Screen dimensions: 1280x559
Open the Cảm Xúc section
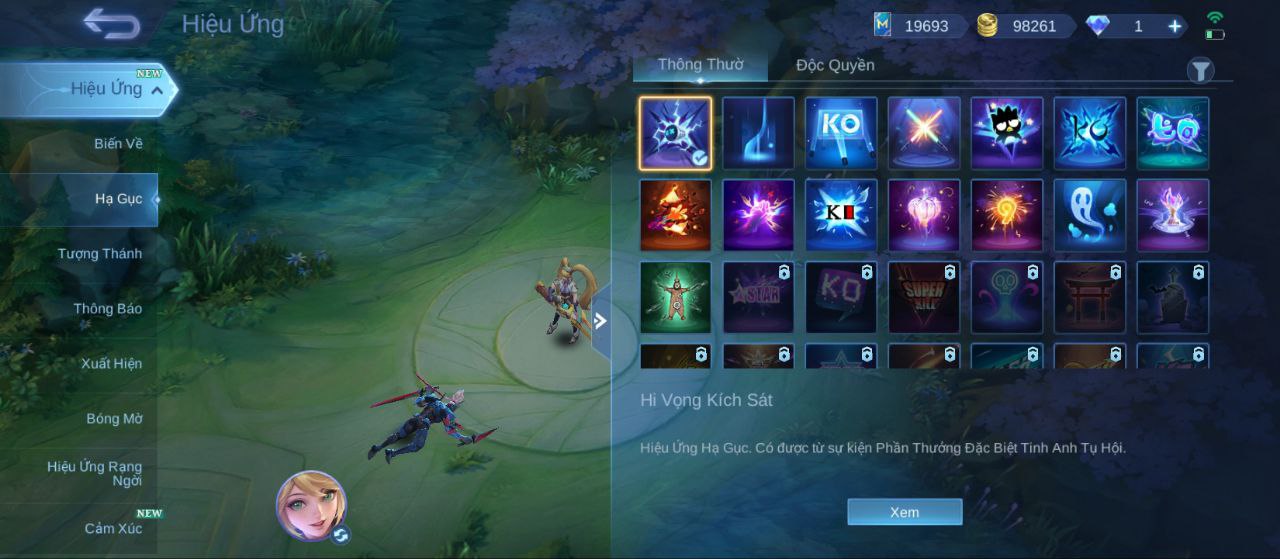113,528
